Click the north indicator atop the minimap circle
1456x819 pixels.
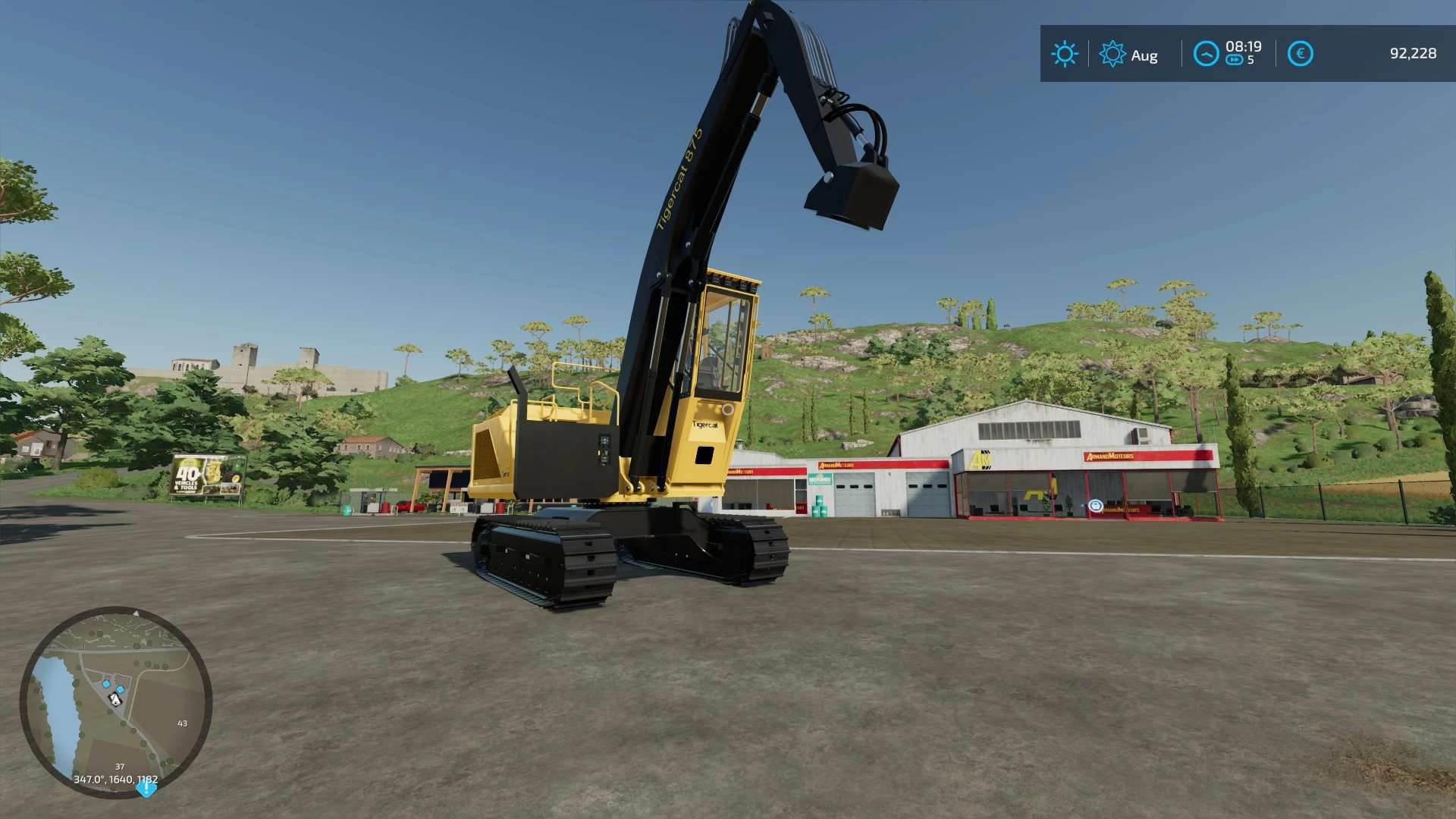136,613
